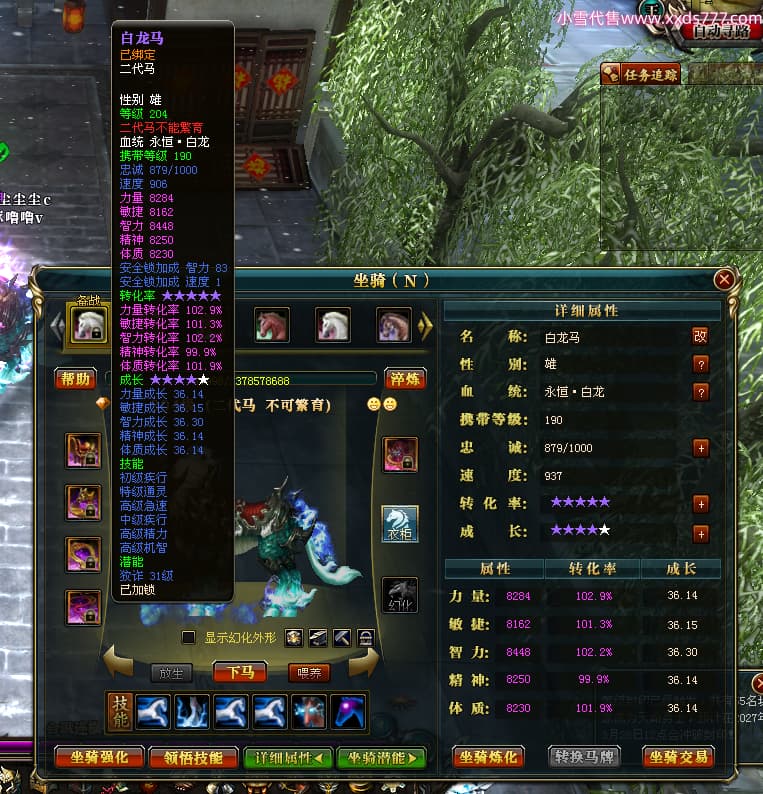The height and width of the screenshot is (794, 763).
Task: Open the 幻化 transformation option
Action: point(400,594)
